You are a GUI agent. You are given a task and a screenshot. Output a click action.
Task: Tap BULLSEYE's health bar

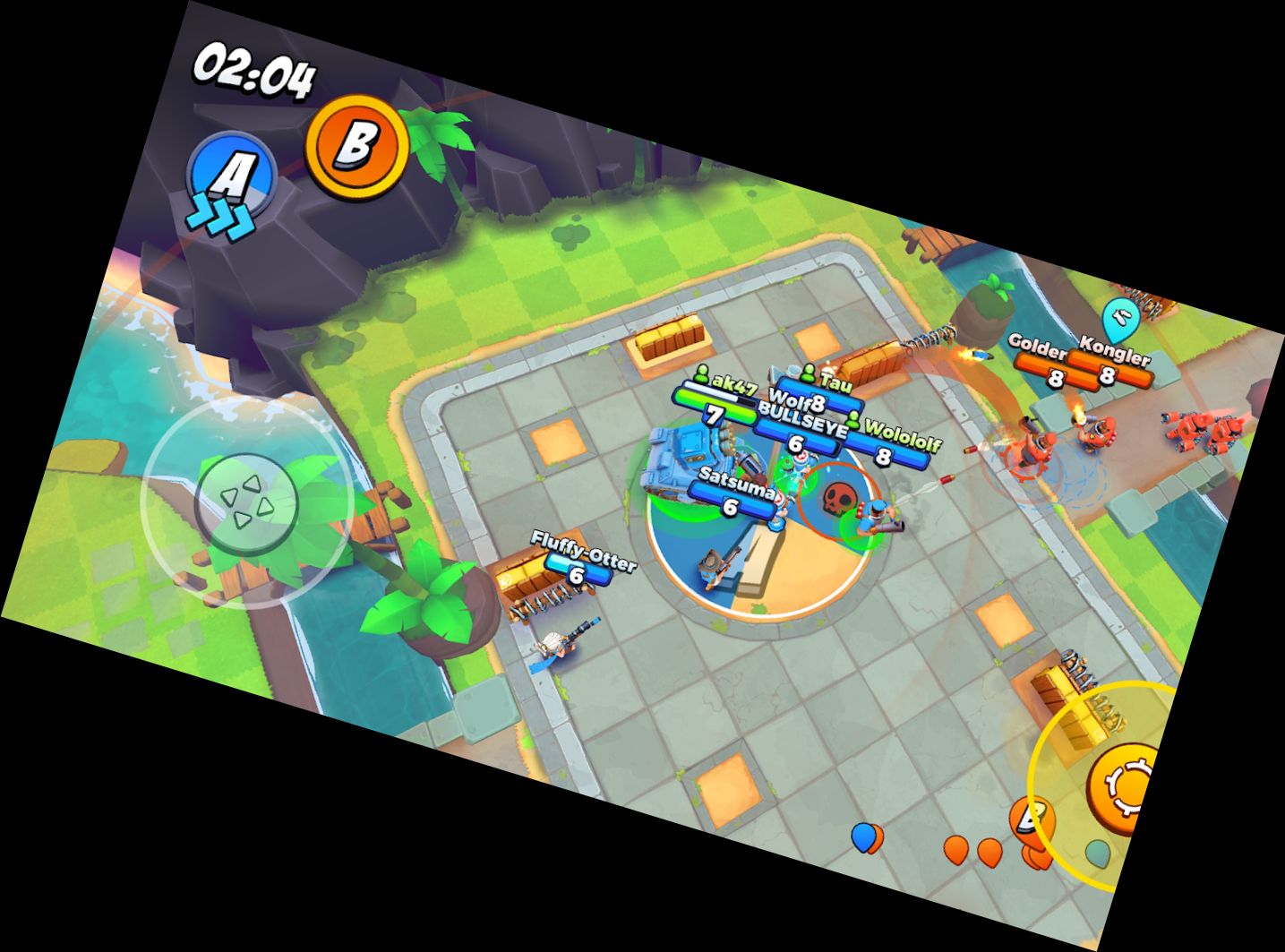coord(800,442)
